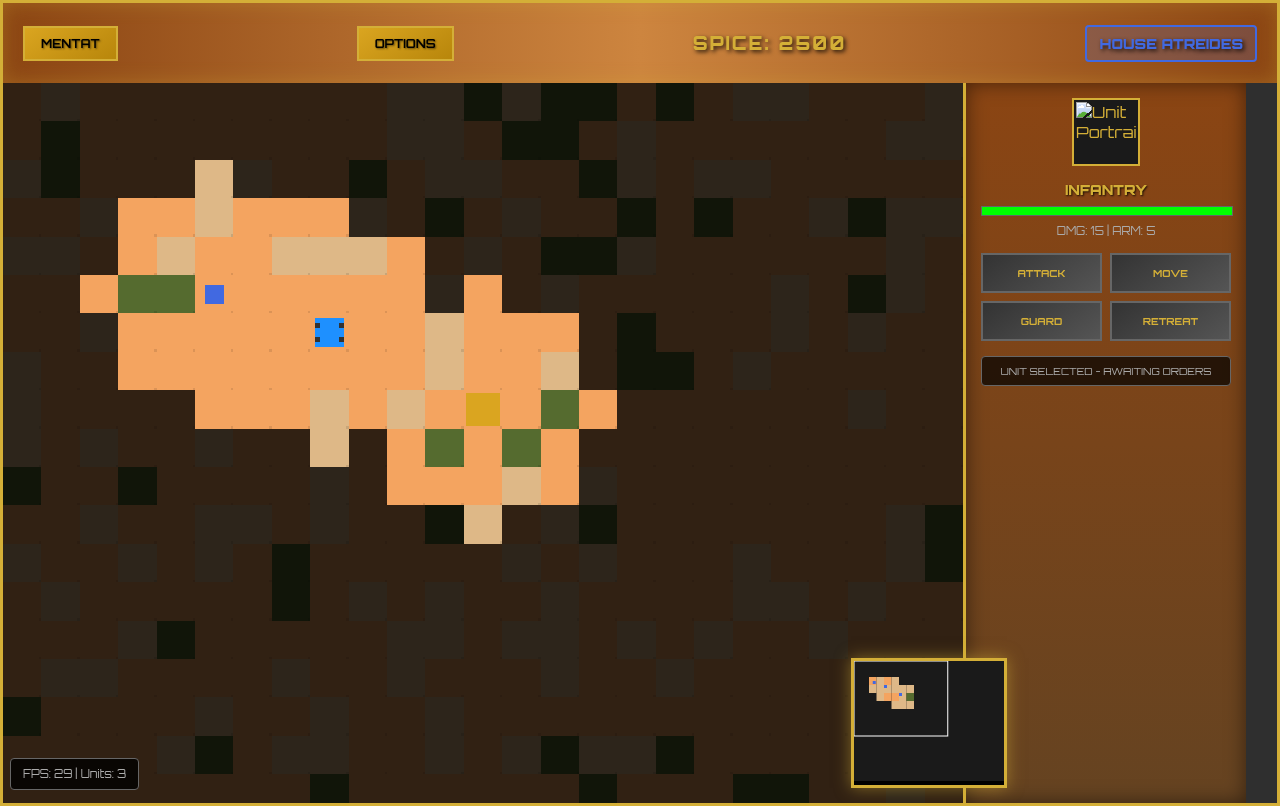Select the blue unit with black corner markers
Image resolution: width=1280 pixels, height=806 pixels.
coord(329,332)
